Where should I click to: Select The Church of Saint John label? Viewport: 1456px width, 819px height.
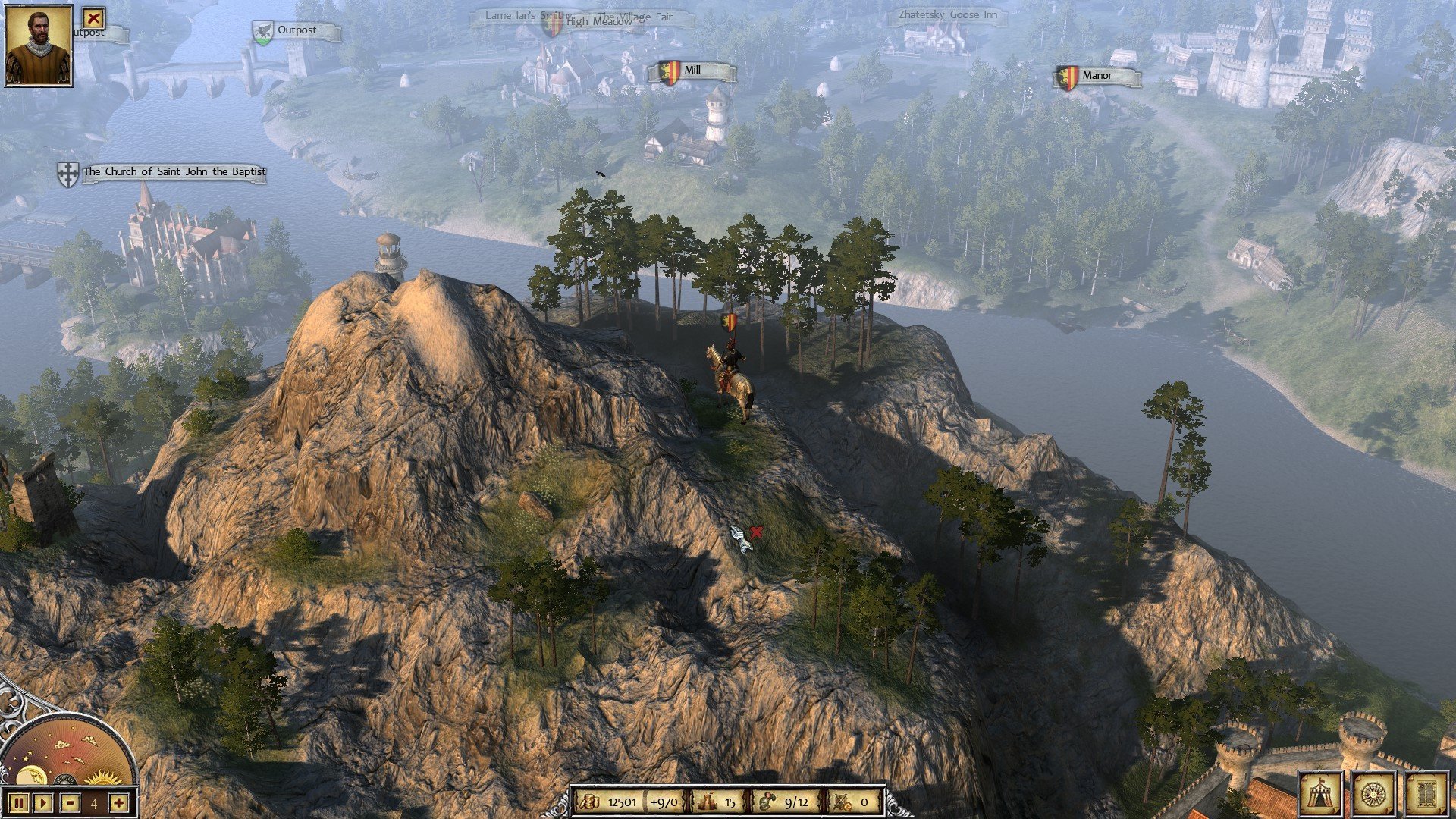coord(173,172)
